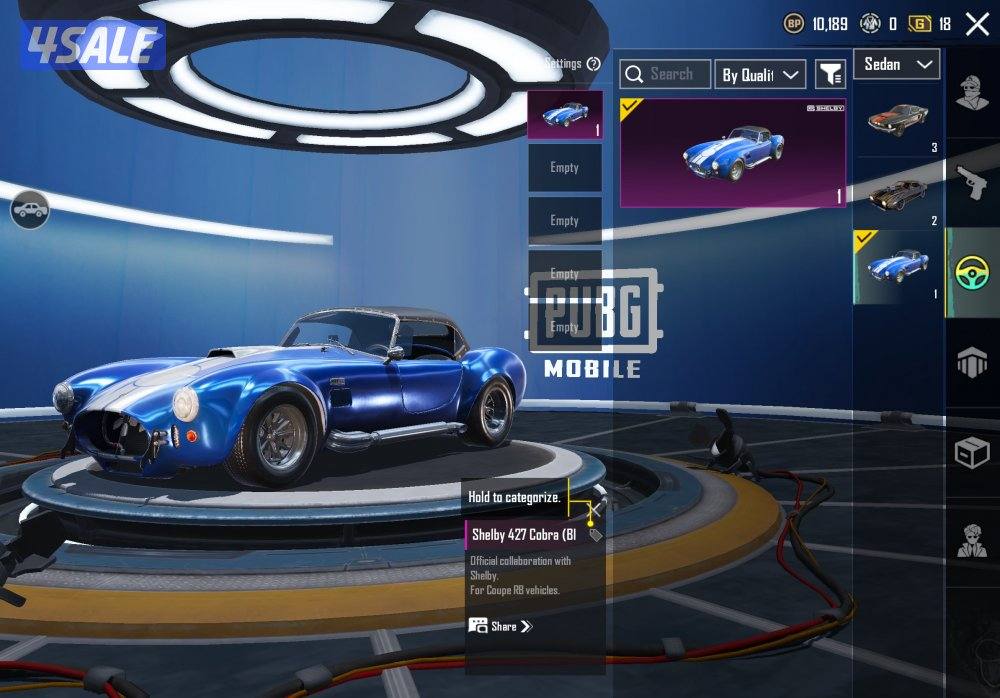Viewport: 1000px width, 698px height.
Task: Share the Shelby 427 Cobra skin
Action: pyautogui.click(x=501, y=626)
